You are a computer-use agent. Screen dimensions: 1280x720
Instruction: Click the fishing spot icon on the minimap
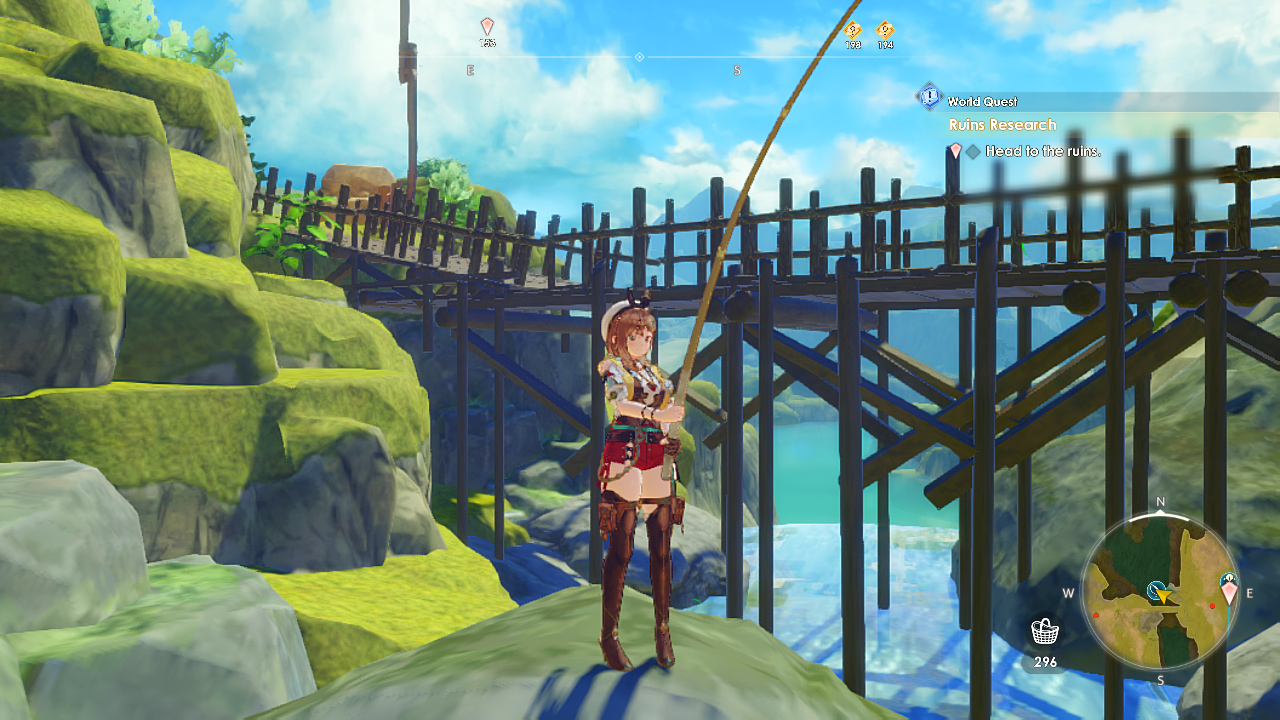pos(1155,589)
